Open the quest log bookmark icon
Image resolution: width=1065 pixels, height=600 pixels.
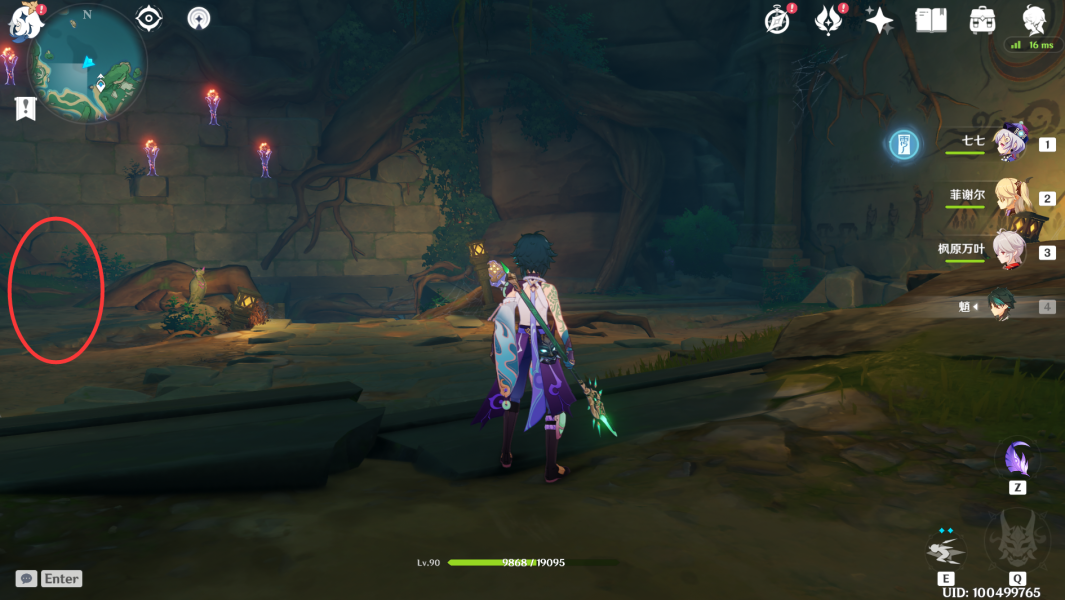pos(26,109)
